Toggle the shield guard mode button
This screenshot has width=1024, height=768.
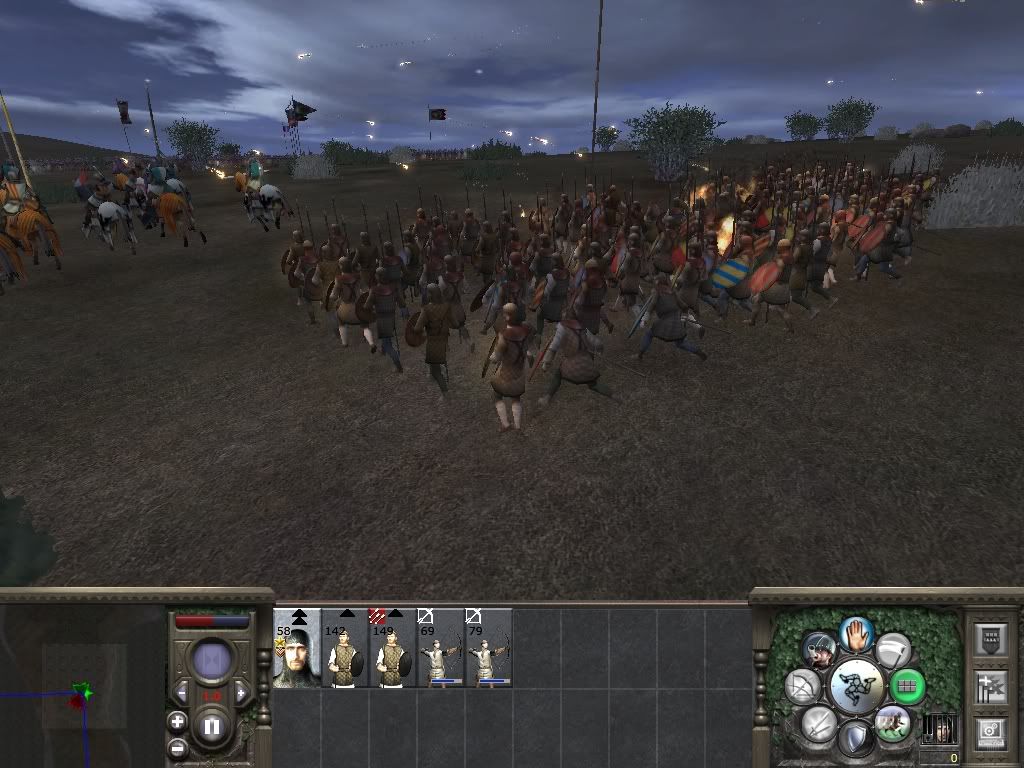[x=855, y=739]
